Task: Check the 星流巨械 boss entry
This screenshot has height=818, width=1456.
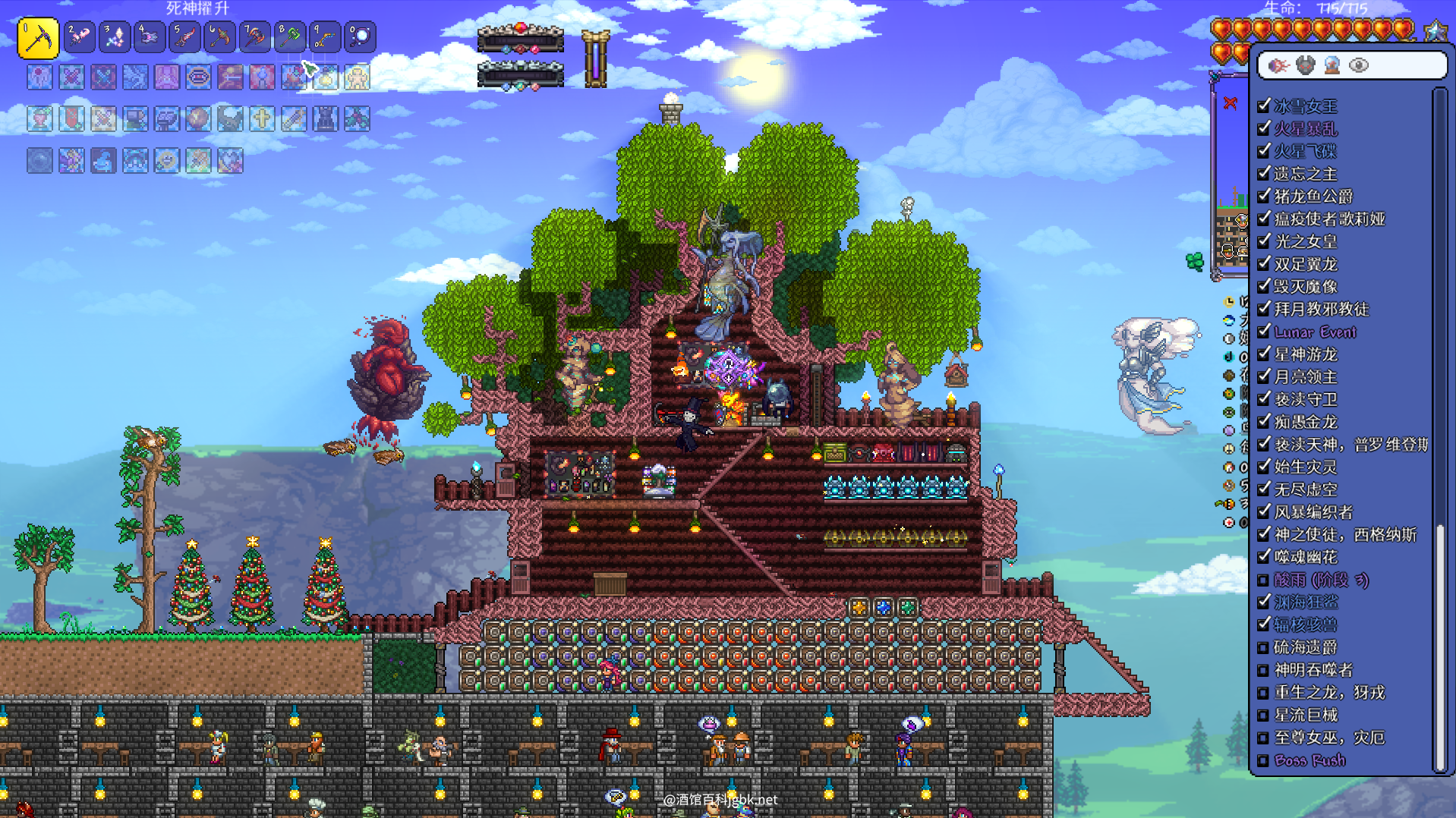Action: pyautogui.click(x=1264, y=715)
